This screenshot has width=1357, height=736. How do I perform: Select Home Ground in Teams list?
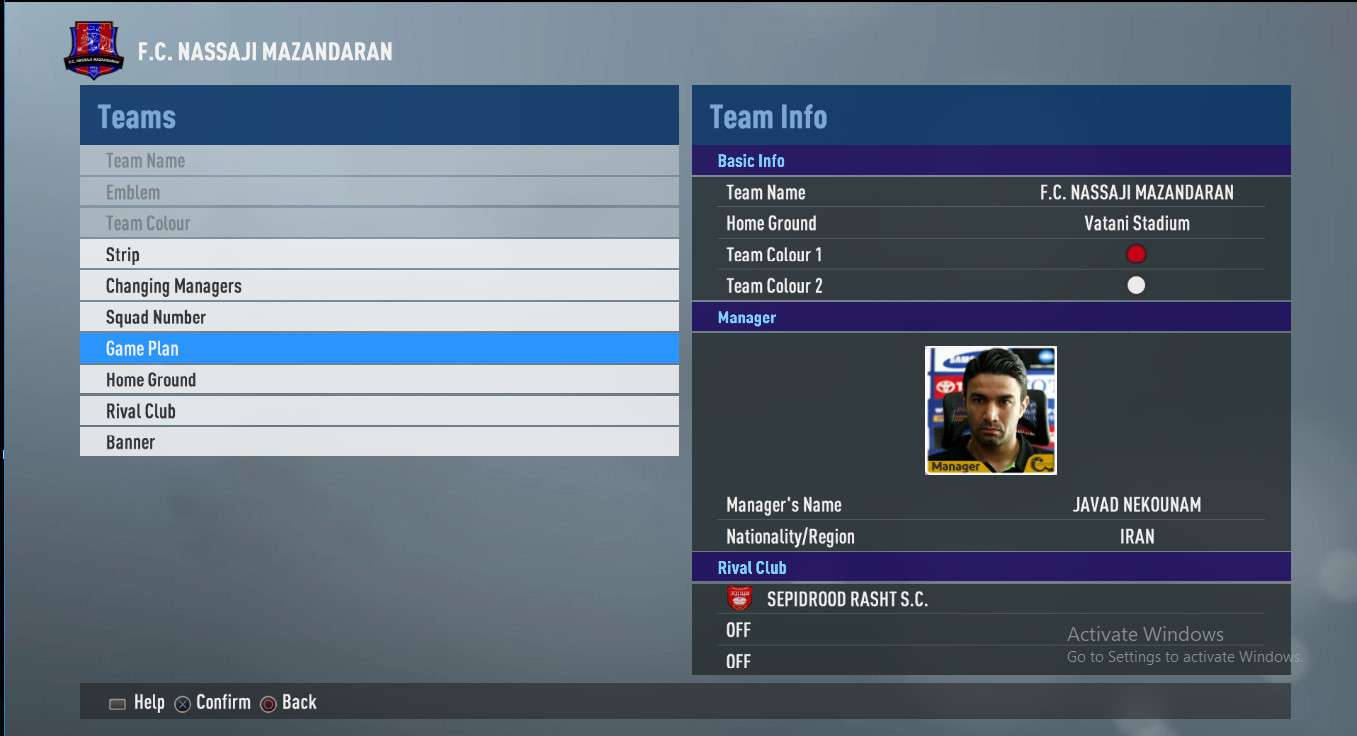pos(379,380)
